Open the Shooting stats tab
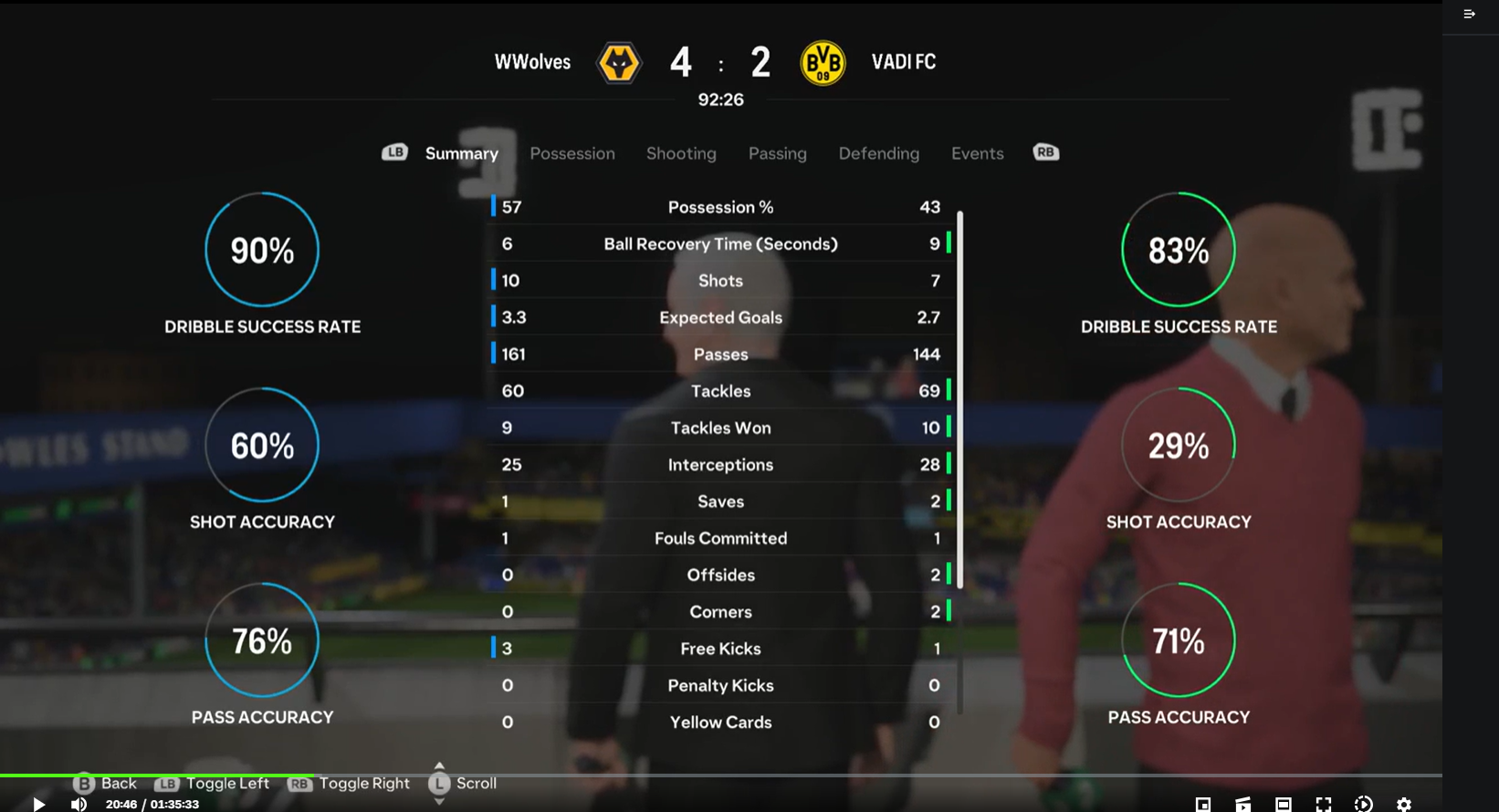1499x812 pixels. pos(681,153)
